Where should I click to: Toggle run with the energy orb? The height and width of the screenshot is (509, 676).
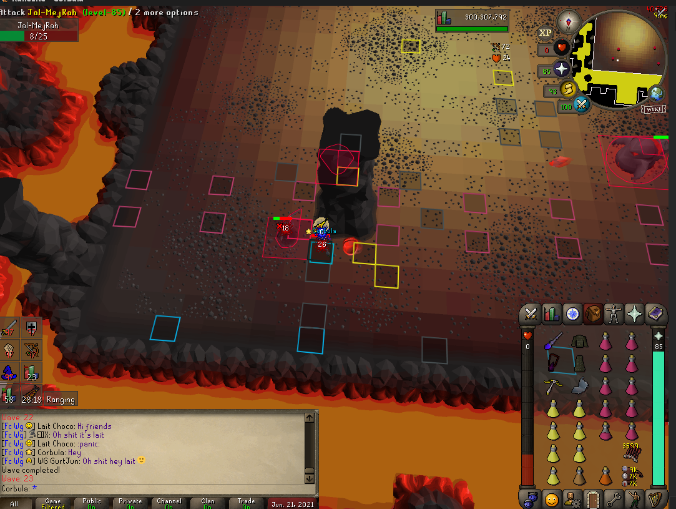[x=566, y=89]
